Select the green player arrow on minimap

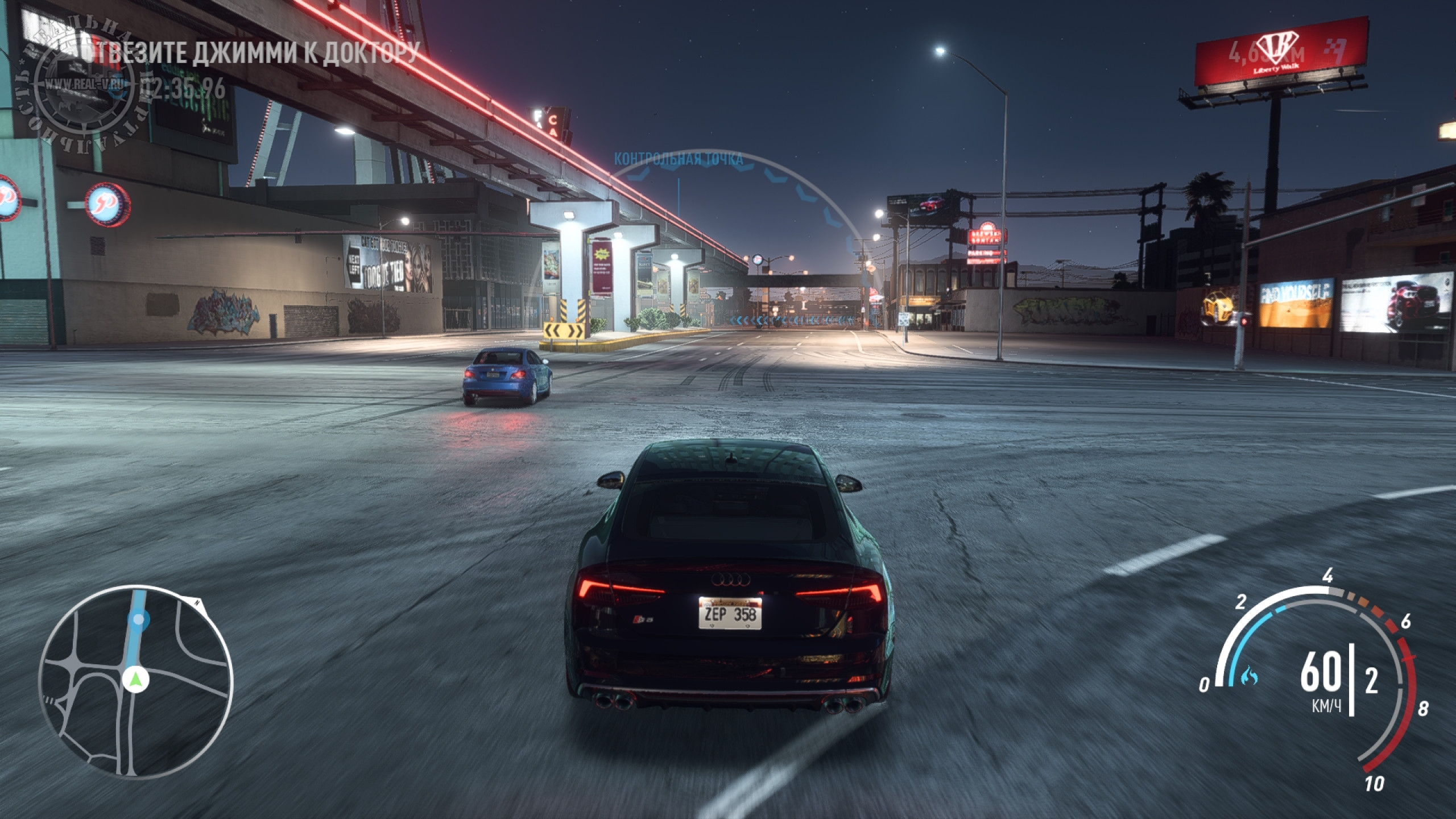[x=135, y=679]
